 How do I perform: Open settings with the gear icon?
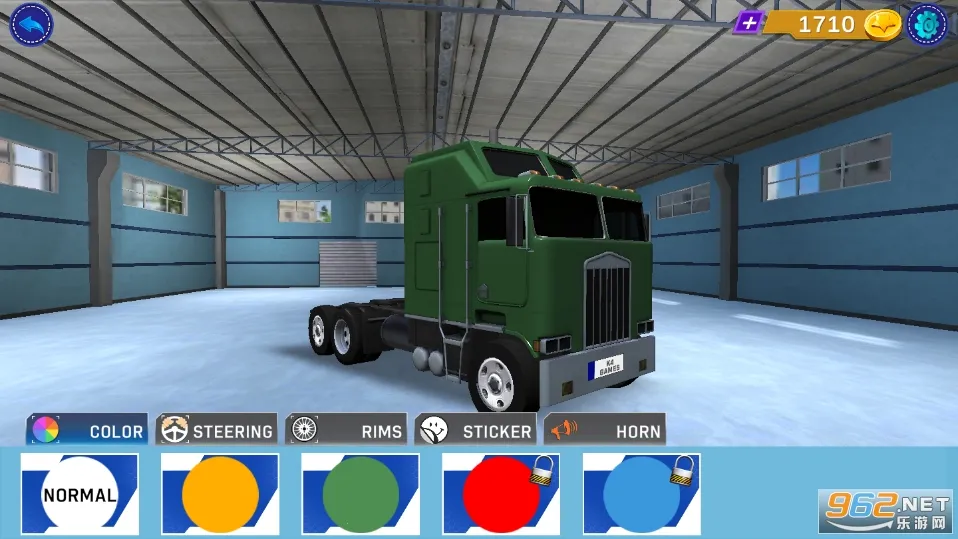927,24
